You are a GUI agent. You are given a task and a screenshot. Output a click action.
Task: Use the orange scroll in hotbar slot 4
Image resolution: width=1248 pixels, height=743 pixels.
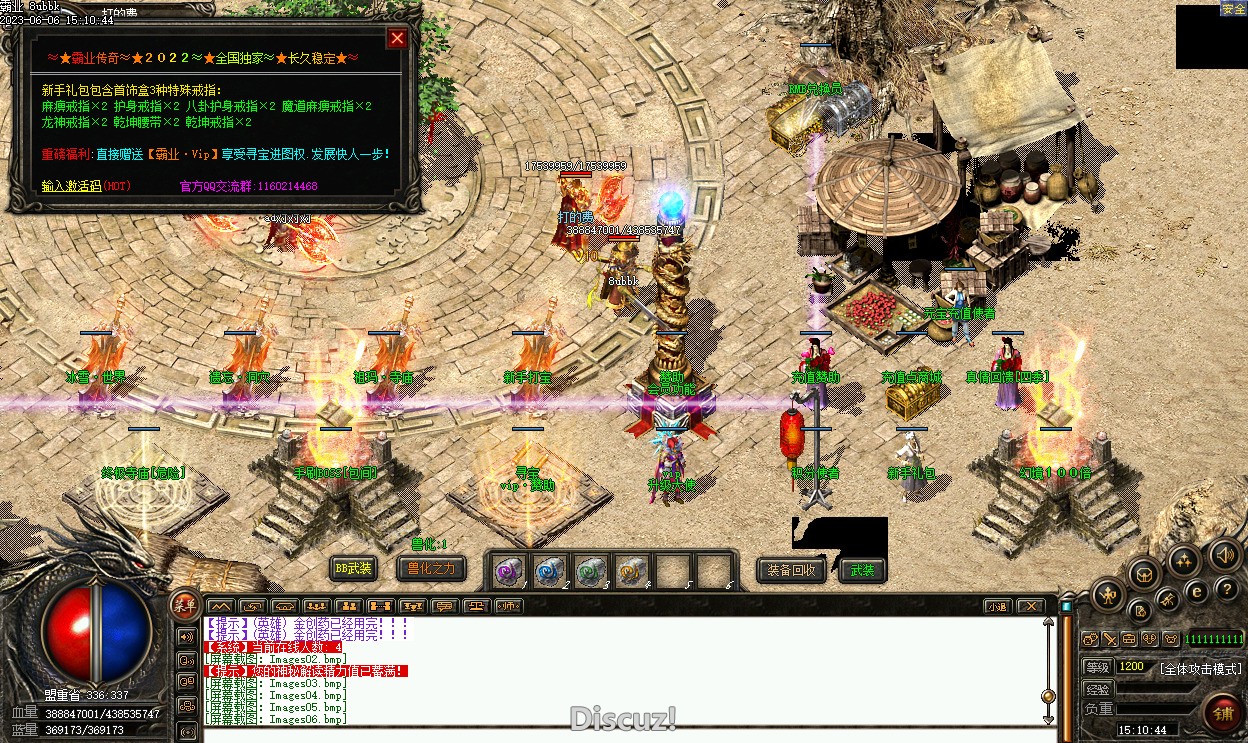(x=631, y=571)
